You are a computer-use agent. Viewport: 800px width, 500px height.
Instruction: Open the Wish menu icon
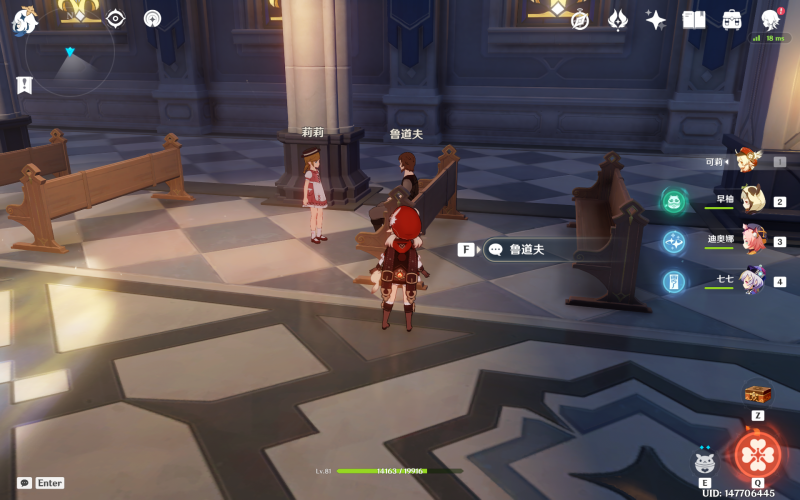point(618,20)
